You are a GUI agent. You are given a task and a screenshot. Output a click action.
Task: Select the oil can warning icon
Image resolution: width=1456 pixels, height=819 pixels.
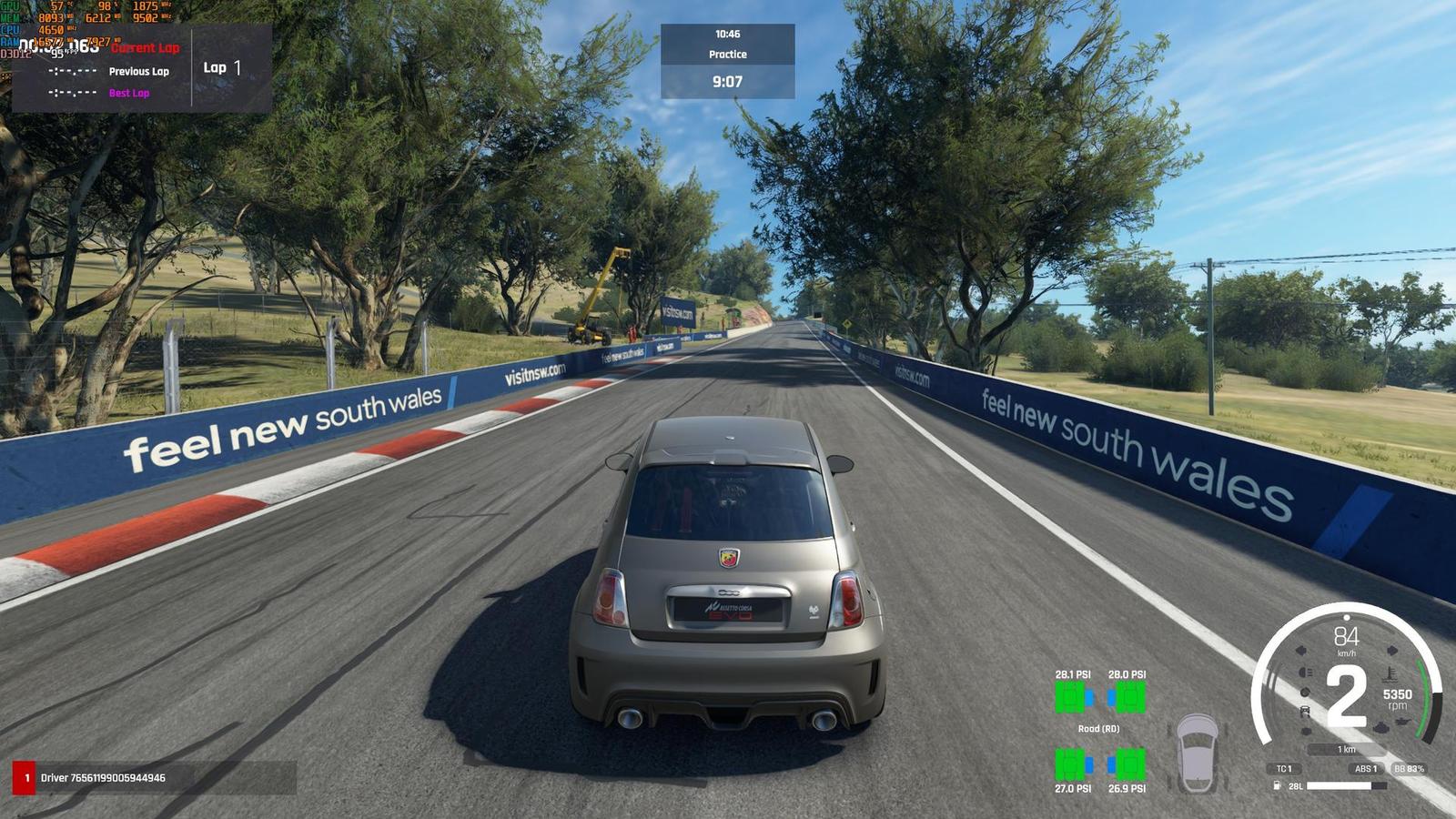[1405, 722]
